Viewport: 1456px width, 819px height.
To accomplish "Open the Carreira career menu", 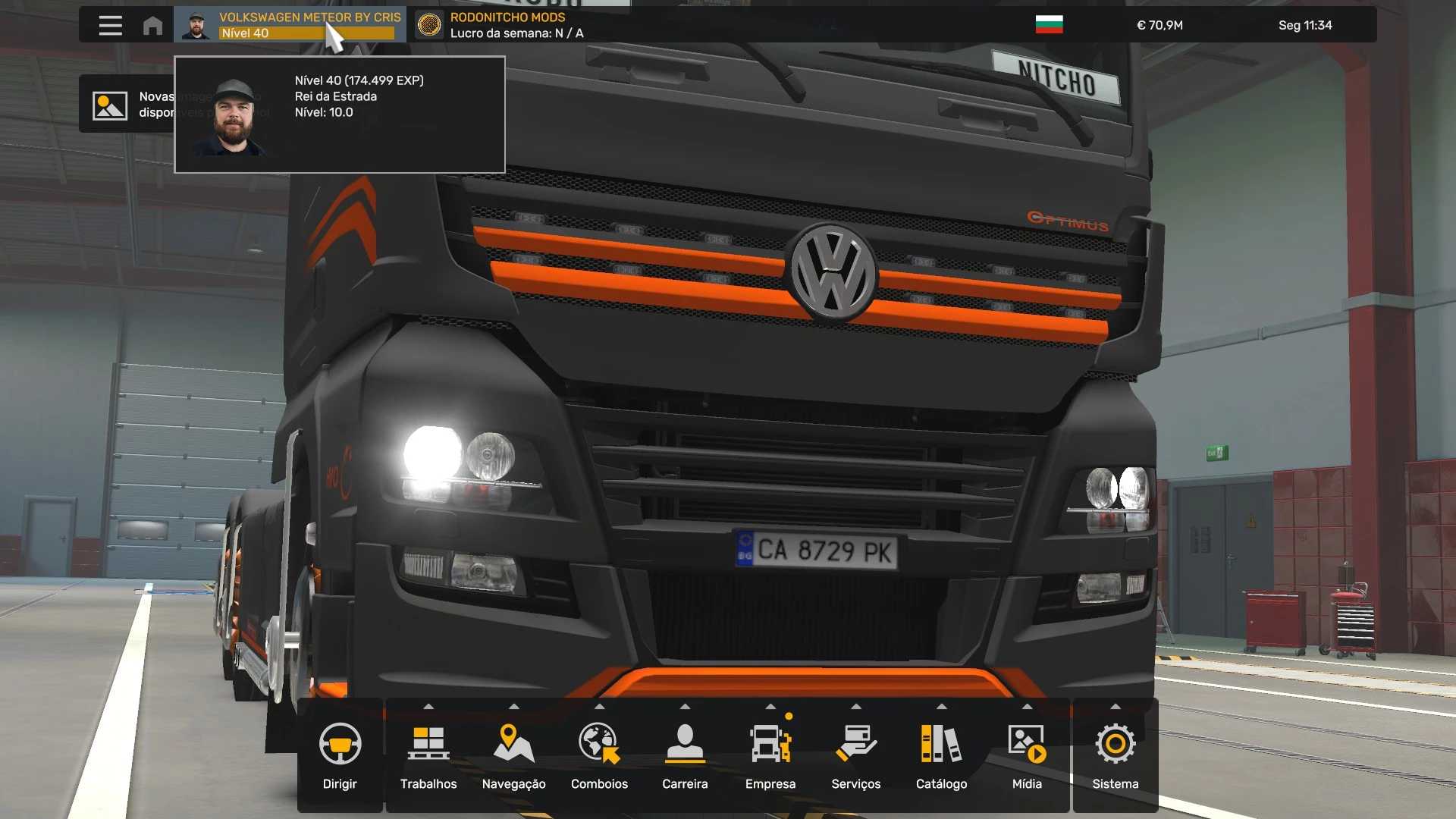I will pyautogui.click(x=685, y=755).
